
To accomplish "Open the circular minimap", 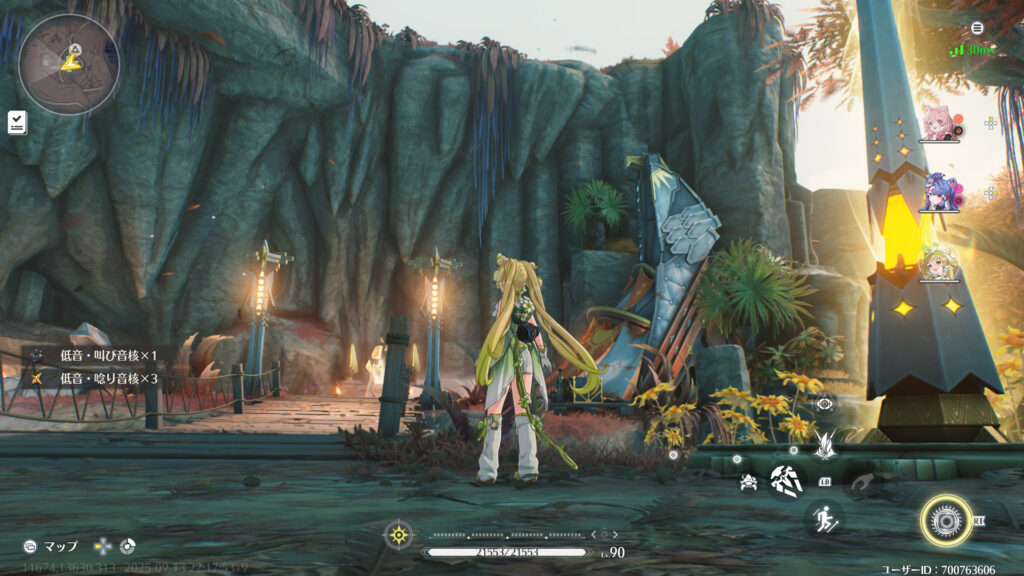I will click(x=69, y=64).
